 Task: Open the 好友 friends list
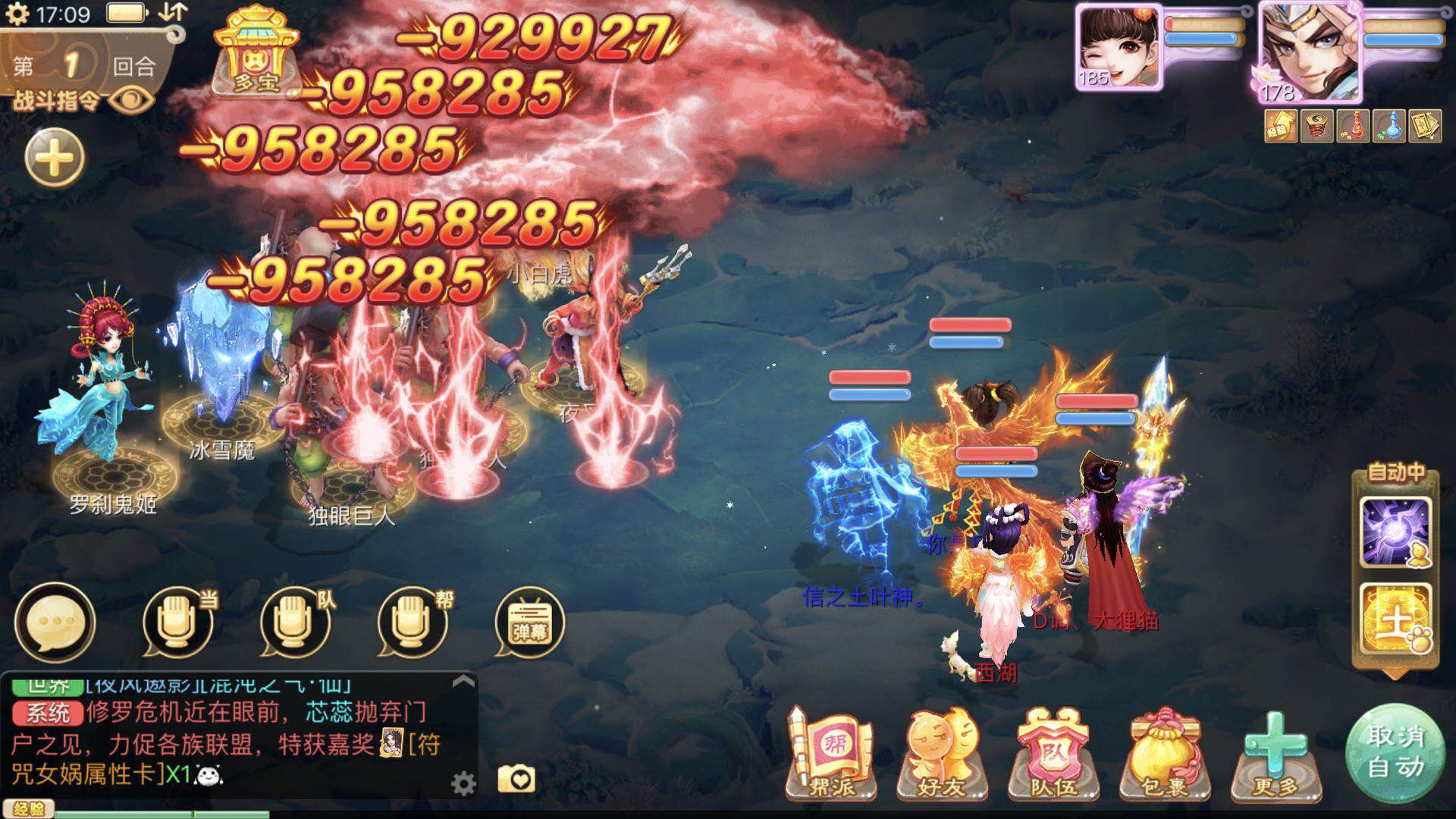941,755
